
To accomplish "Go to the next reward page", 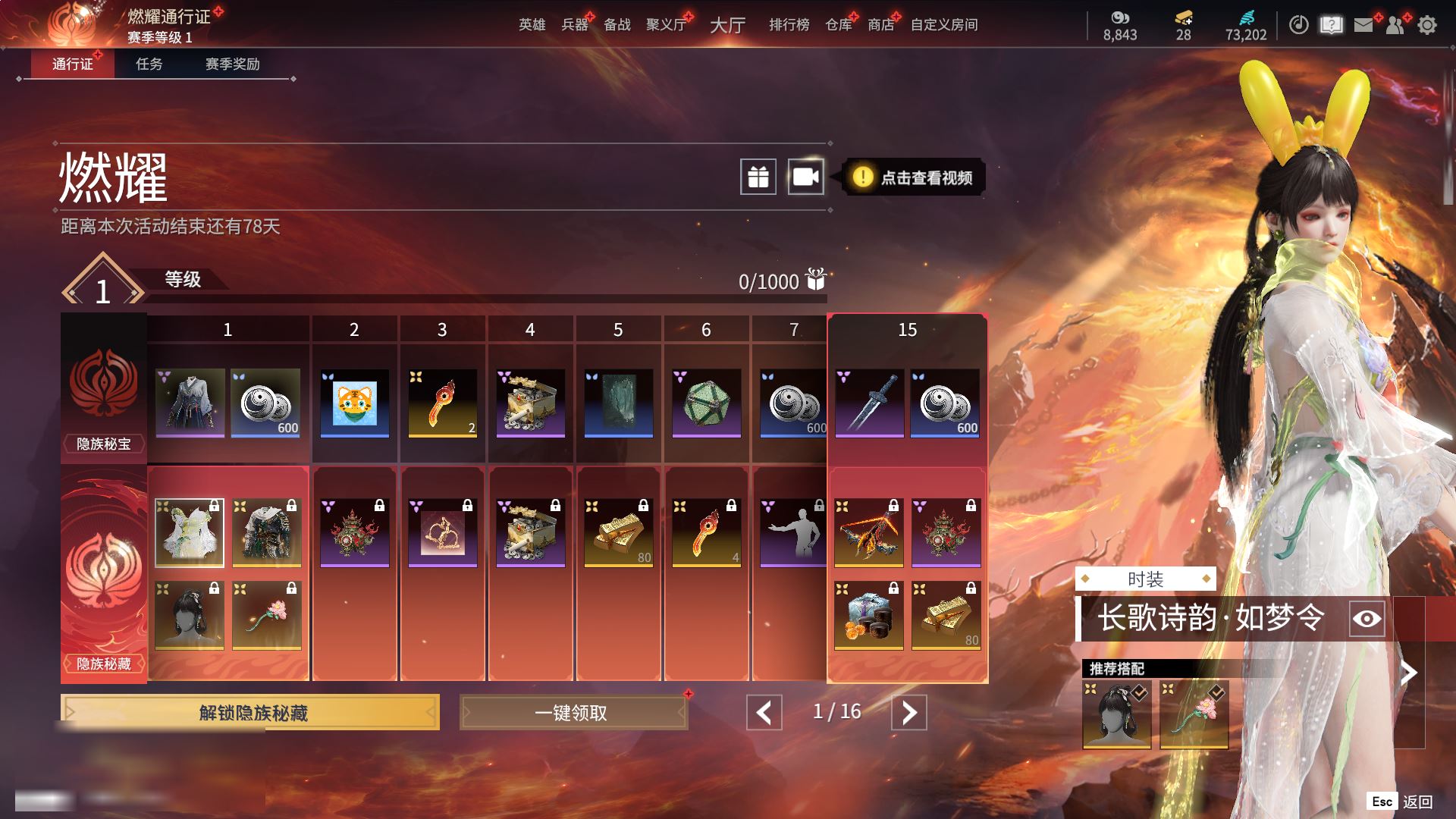I will (x=908, y=713).
